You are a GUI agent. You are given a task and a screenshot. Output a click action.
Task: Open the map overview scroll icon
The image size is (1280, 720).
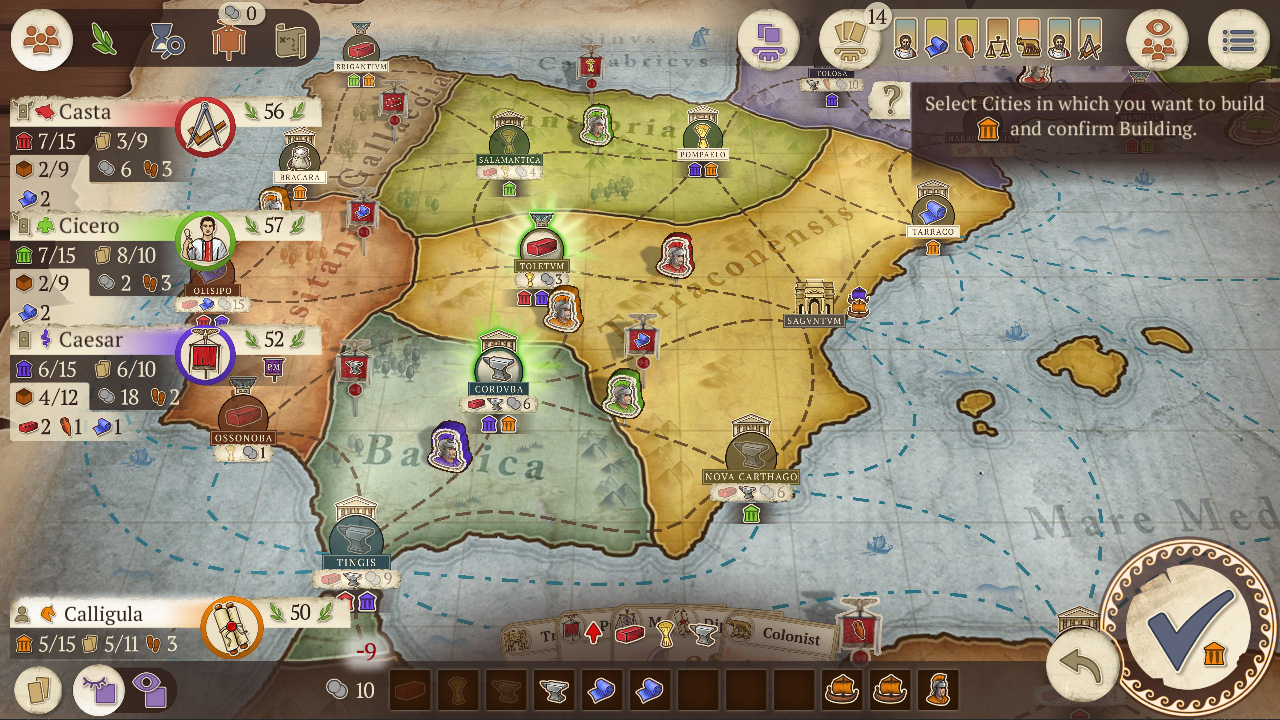pos(290,42)
